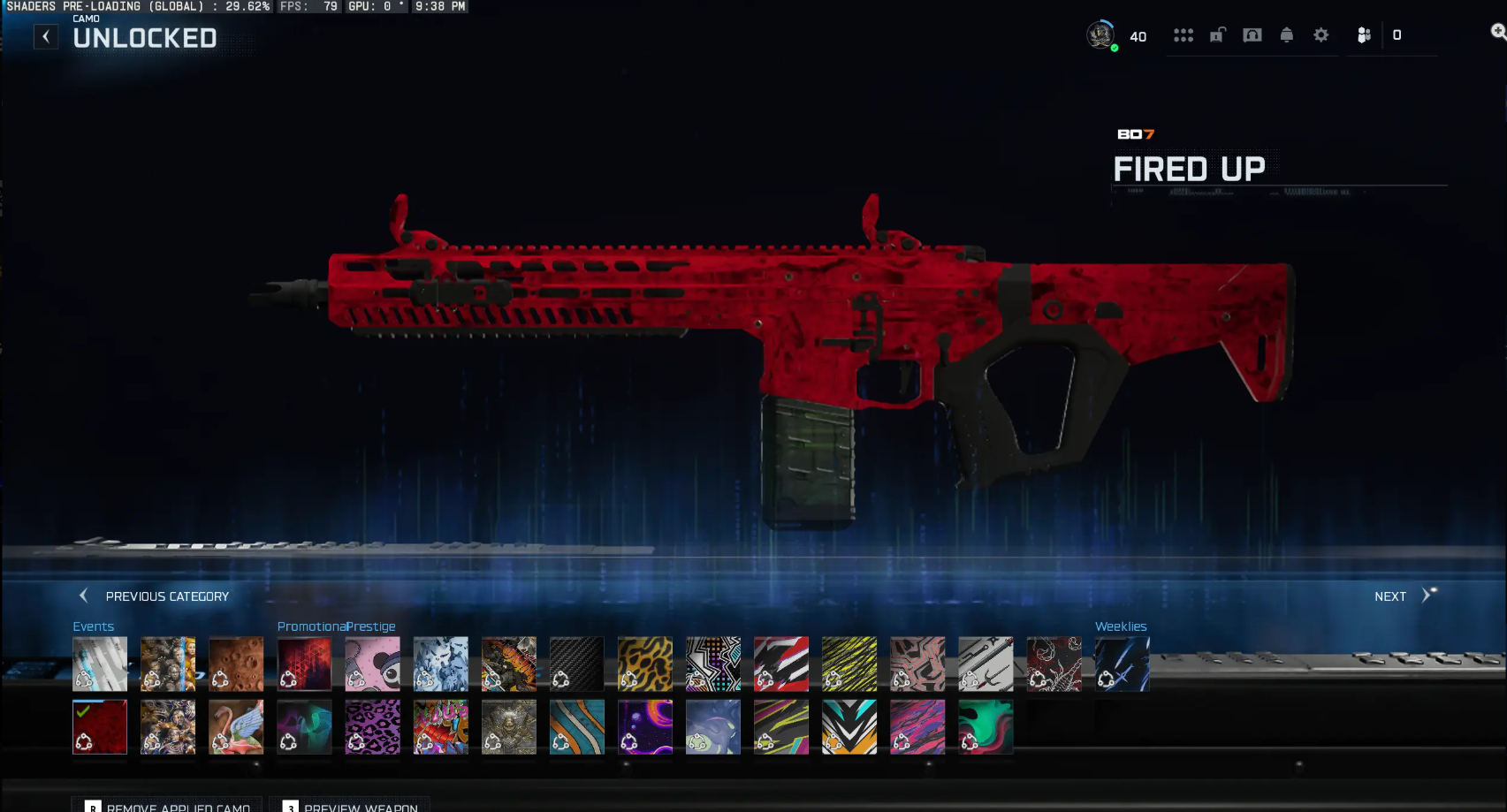Select the Prestige category label
The width and height of the screenshot is (1507, 812).
[370, 626]
